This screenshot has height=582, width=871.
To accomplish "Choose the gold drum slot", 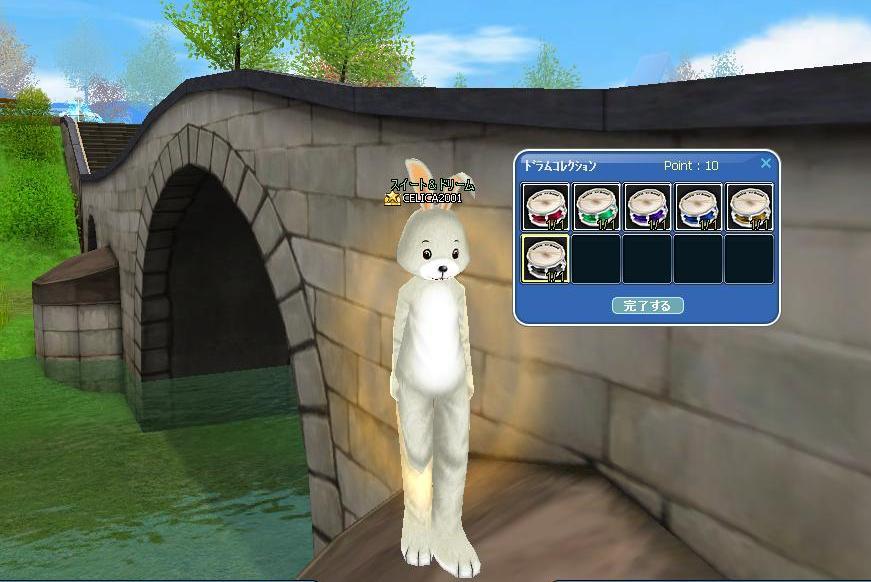I will pos(748,207).
